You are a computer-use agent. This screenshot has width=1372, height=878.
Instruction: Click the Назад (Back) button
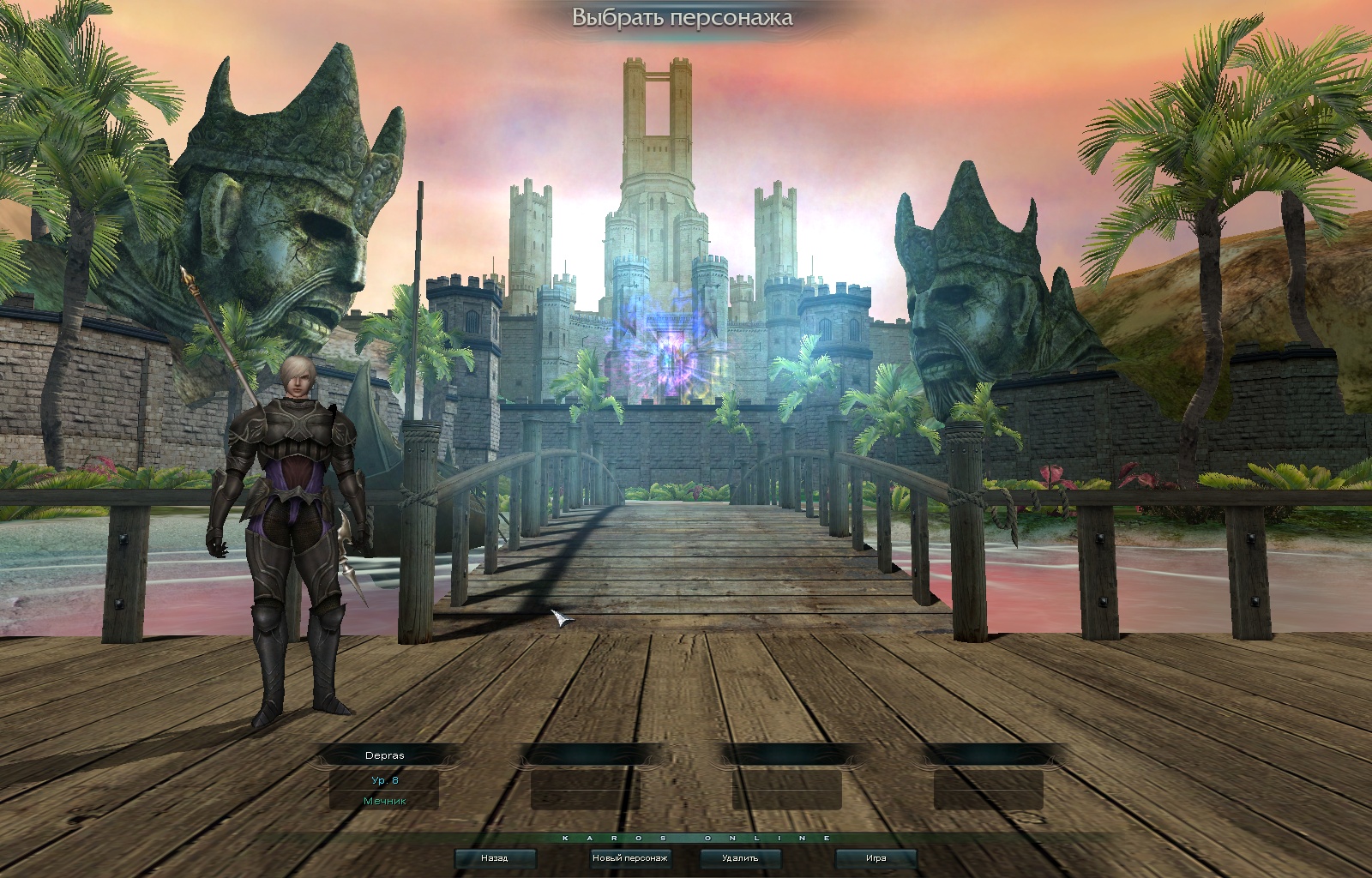click(x=495, y=857)
